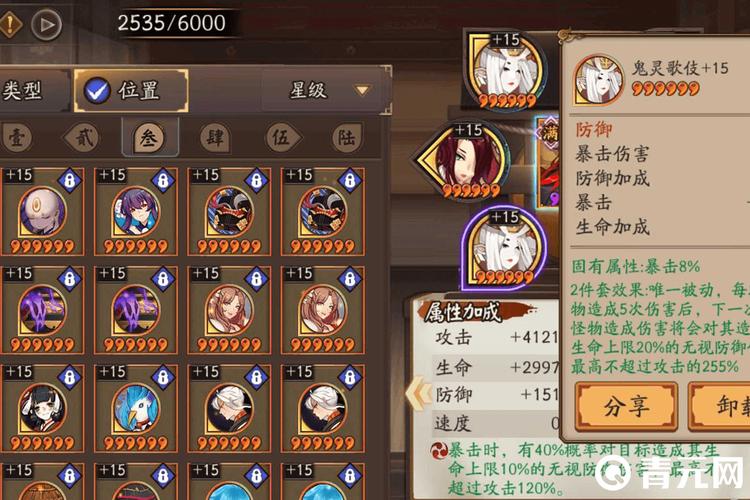
Task: Collapse the 属性加成 panel with the arrow
Action: pos(411,394)
